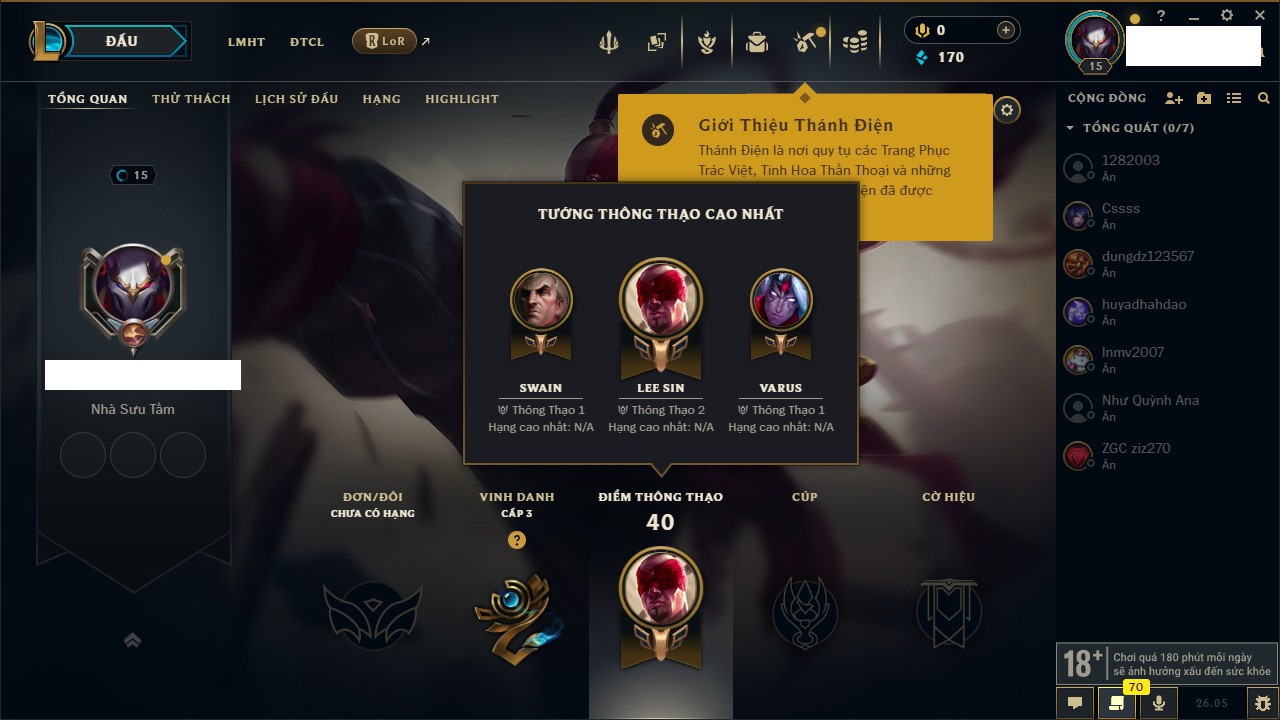
Task: Collapse the TỔNG QUÁT friends group
Action: [1070, 128]
